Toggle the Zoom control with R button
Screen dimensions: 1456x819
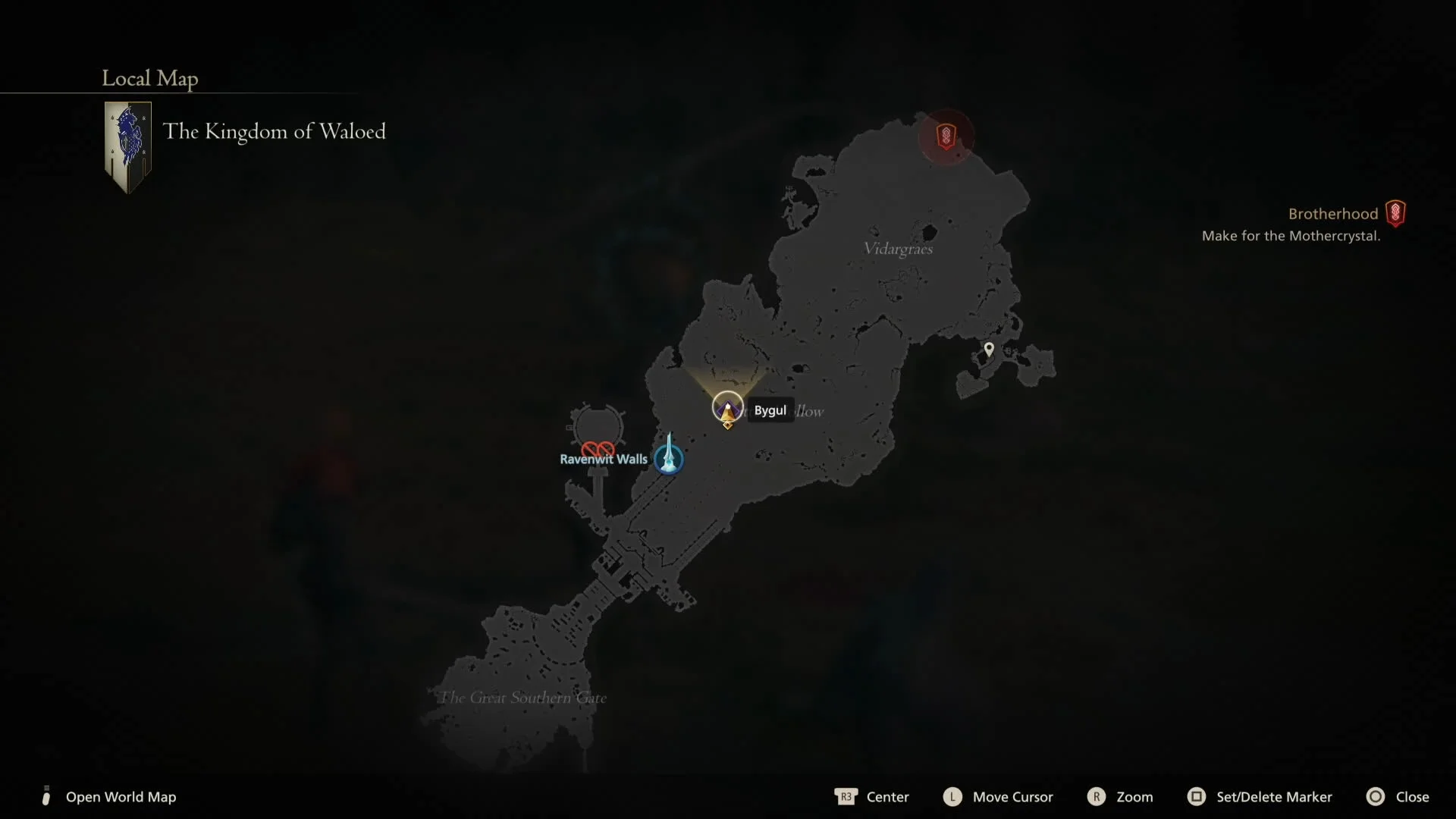click(x=1097, y=797)
